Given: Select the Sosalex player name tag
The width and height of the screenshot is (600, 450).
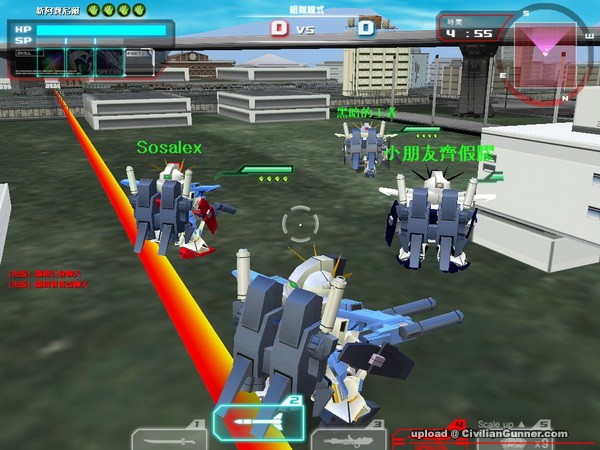Looking at the screenshot, I should [x=169, y=148].
